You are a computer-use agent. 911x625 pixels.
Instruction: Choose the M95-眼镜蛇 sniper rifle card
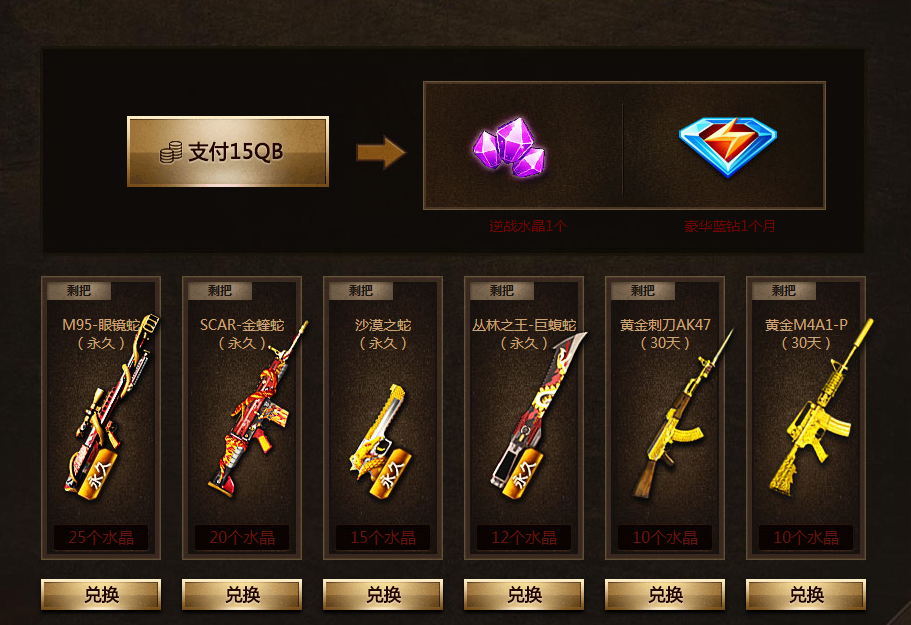(x=101, y=417)
